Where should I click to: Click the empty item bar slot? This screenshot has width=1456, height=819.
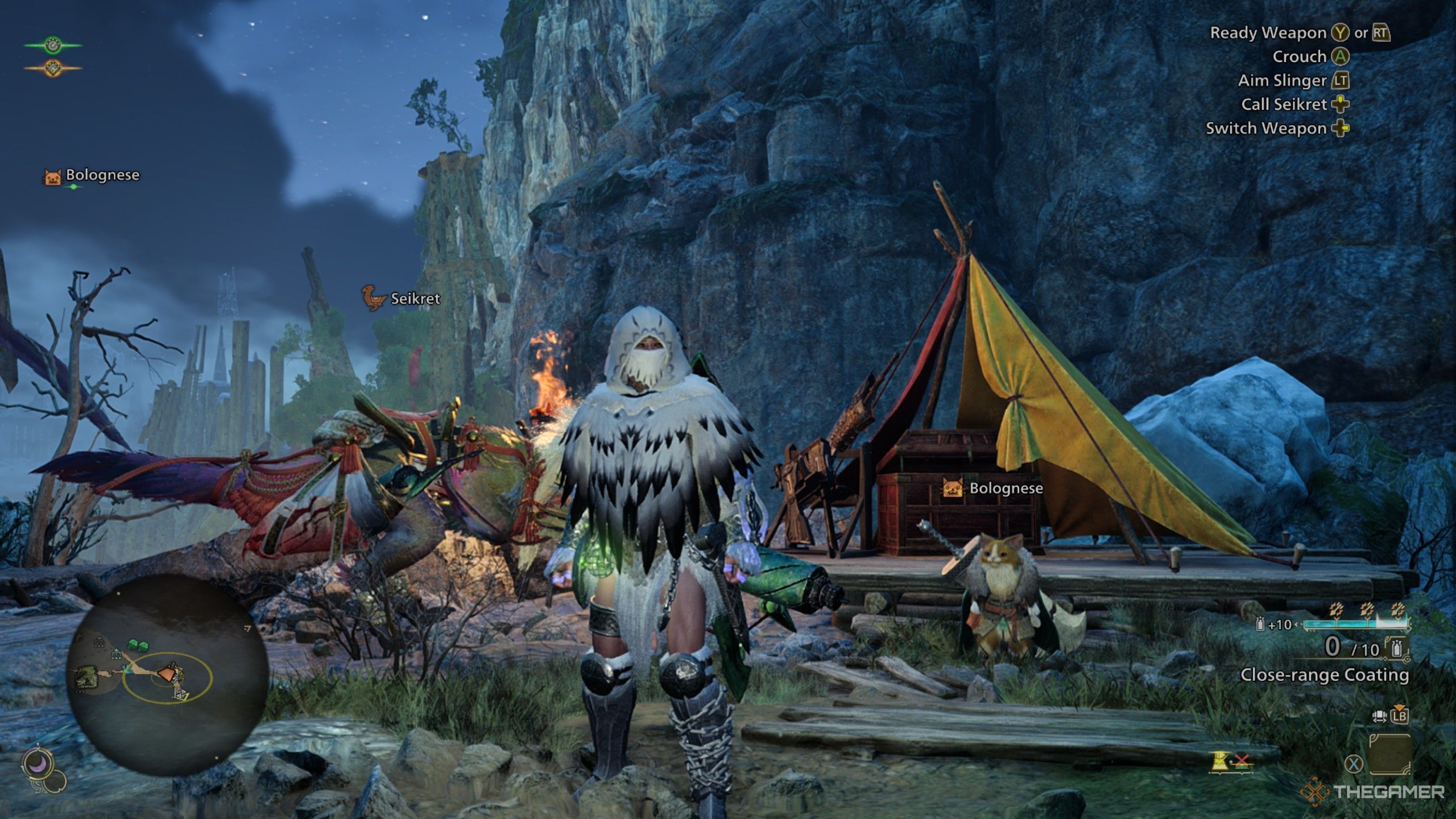click(1389, 754)
